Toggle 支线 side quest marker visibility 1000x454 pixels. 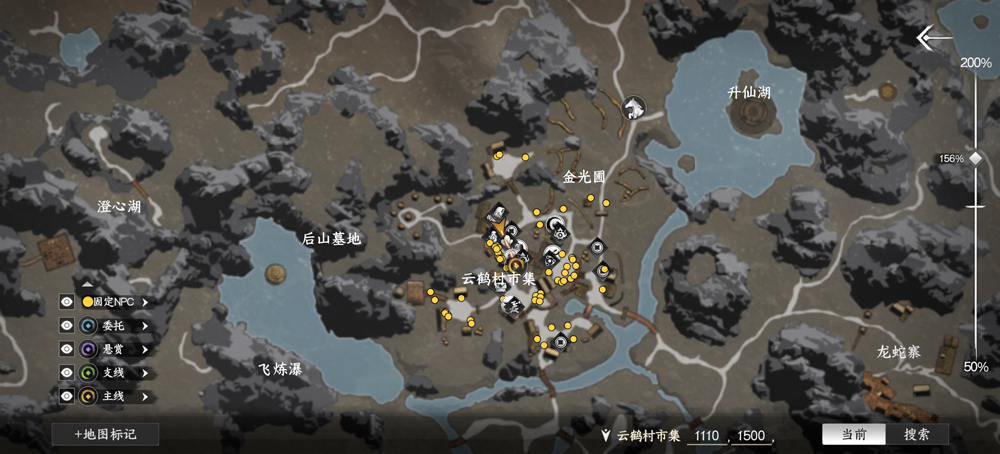67,373
